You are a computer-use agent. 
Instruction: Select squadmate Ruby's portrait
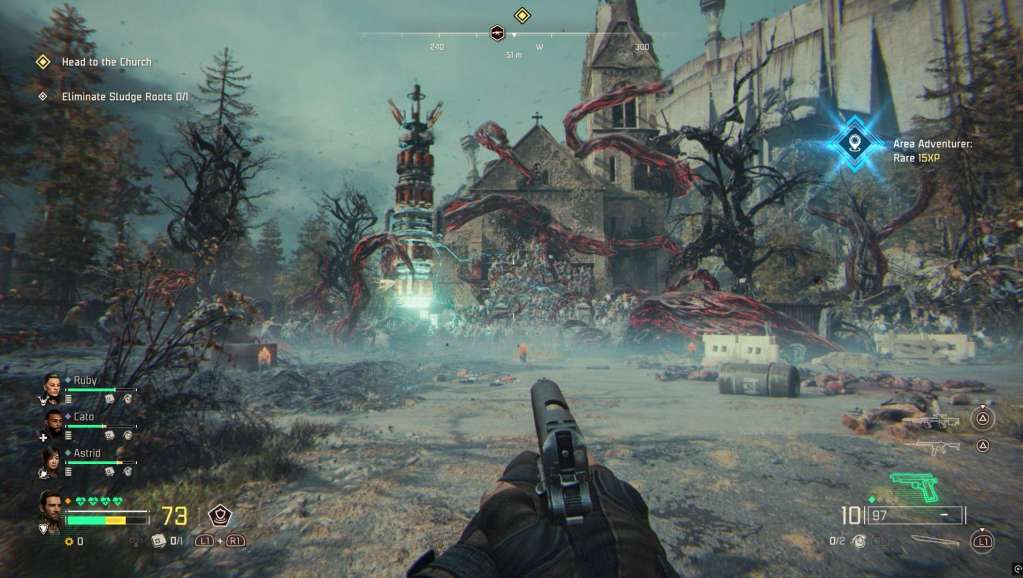[52, 386]
